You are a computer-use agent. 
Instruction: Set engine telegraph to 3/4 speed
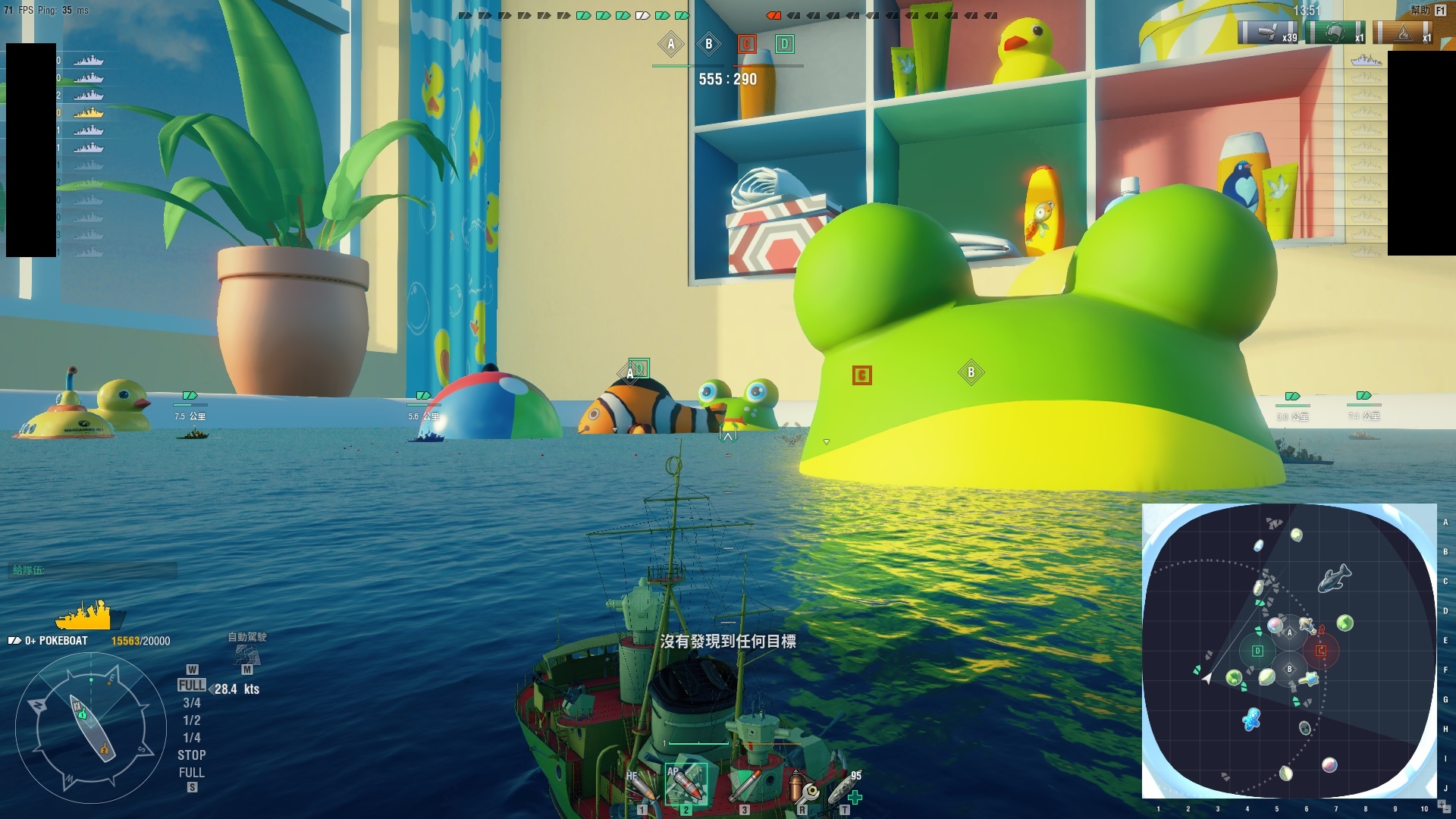click(x=192, y=703)
